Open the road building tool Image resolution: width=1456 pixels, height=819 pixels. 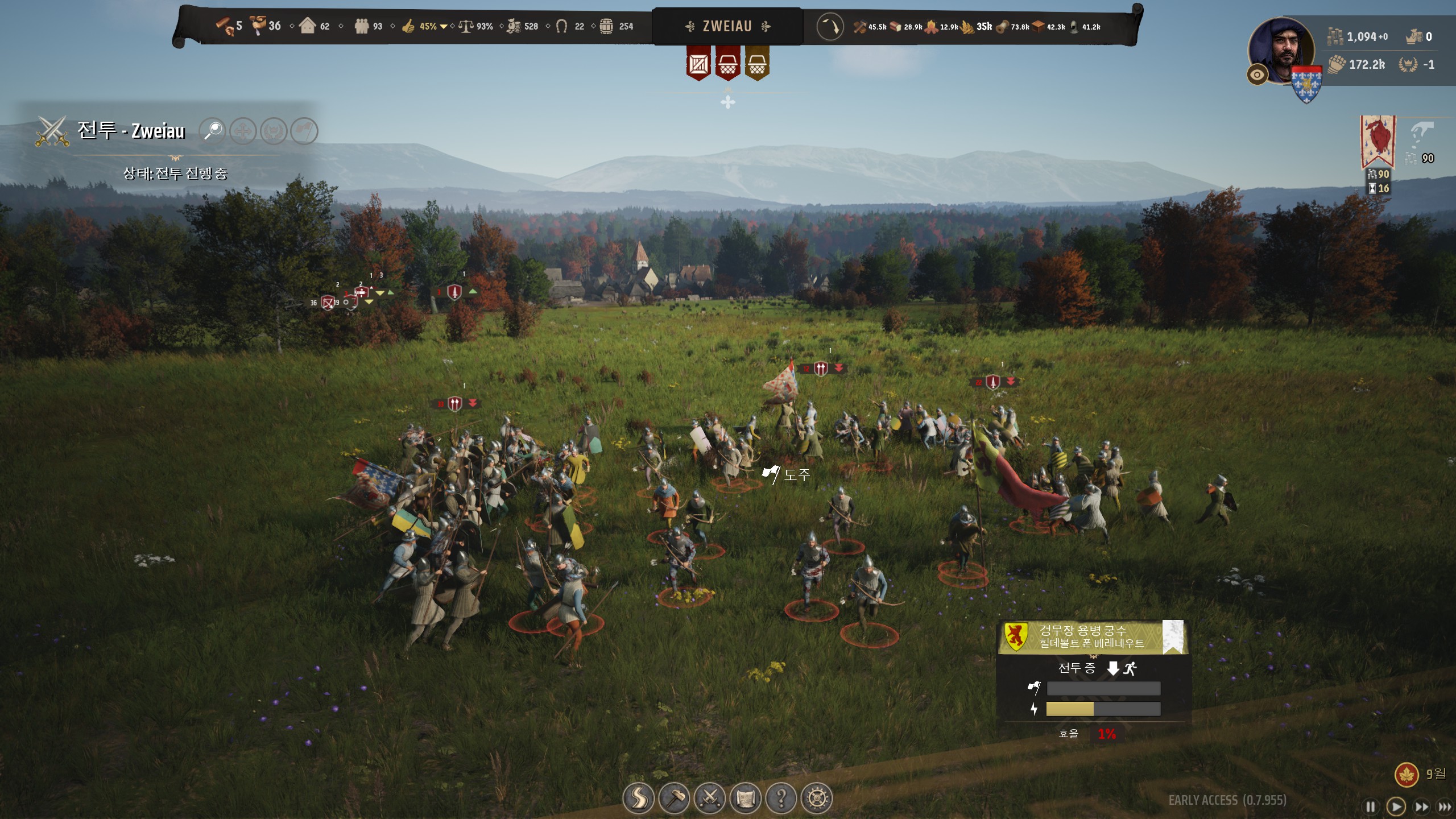click(x=639, y=798)
